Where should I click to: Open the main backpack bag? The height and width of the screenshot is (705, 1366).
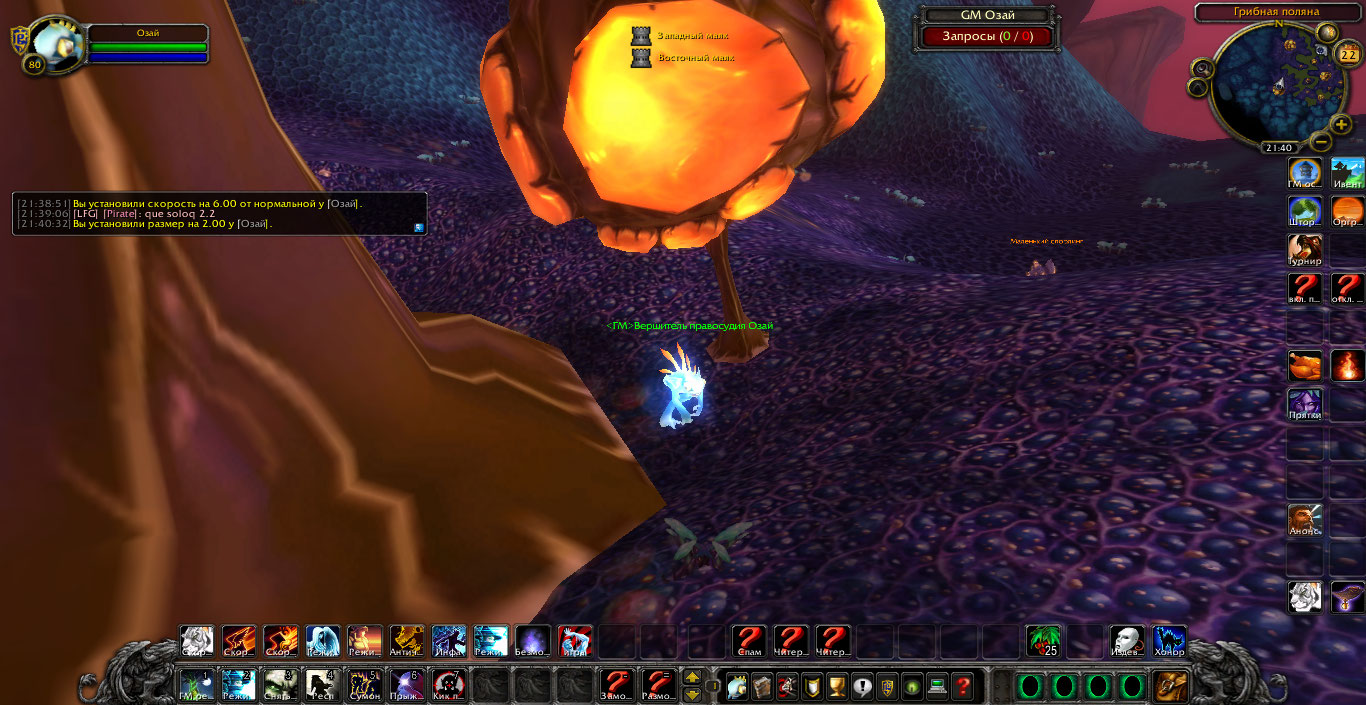[x=1169, y=685]
